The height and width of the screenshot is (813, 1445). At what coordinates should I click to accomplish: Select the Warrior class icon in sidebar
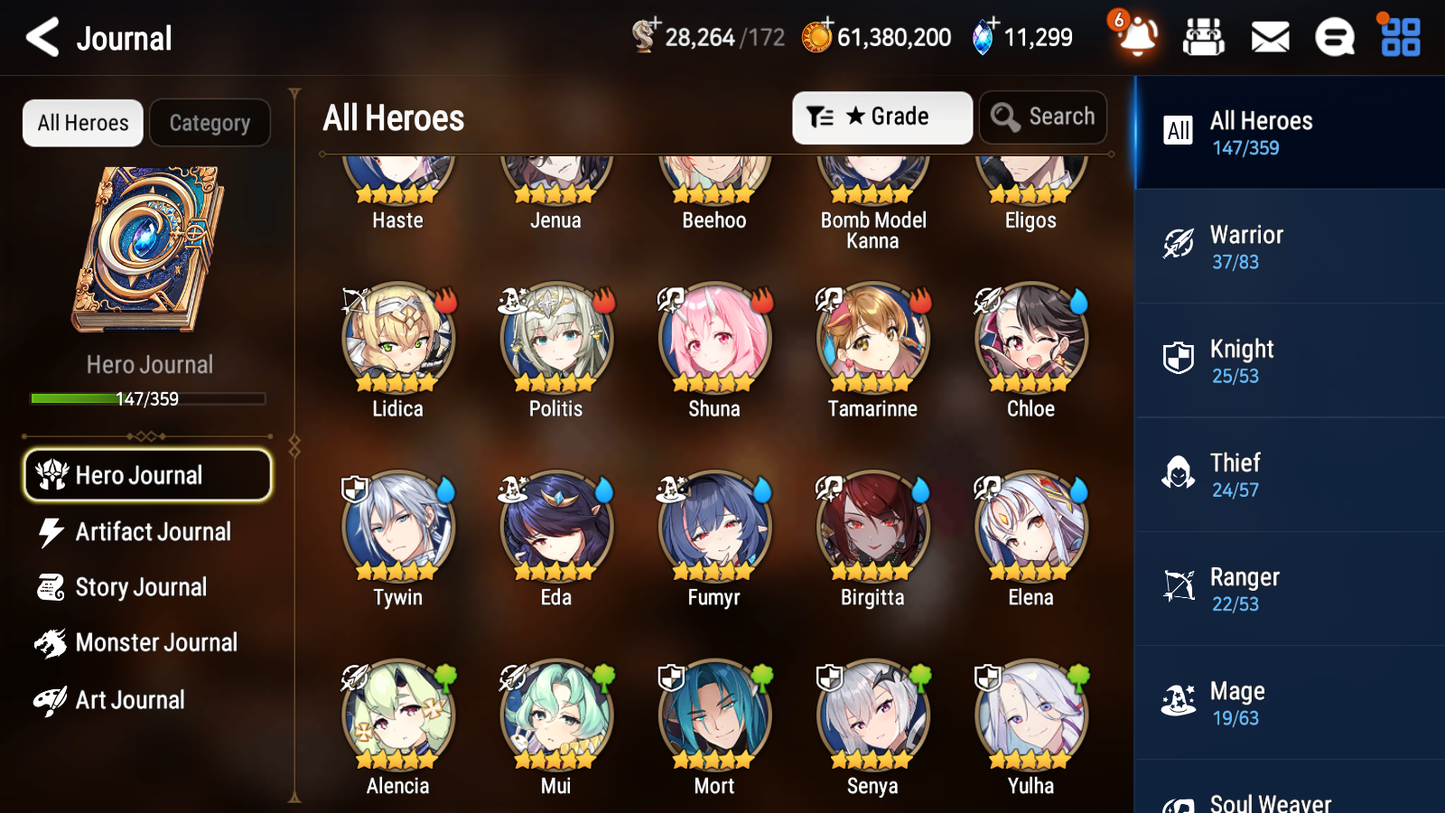click(1178, 245)
